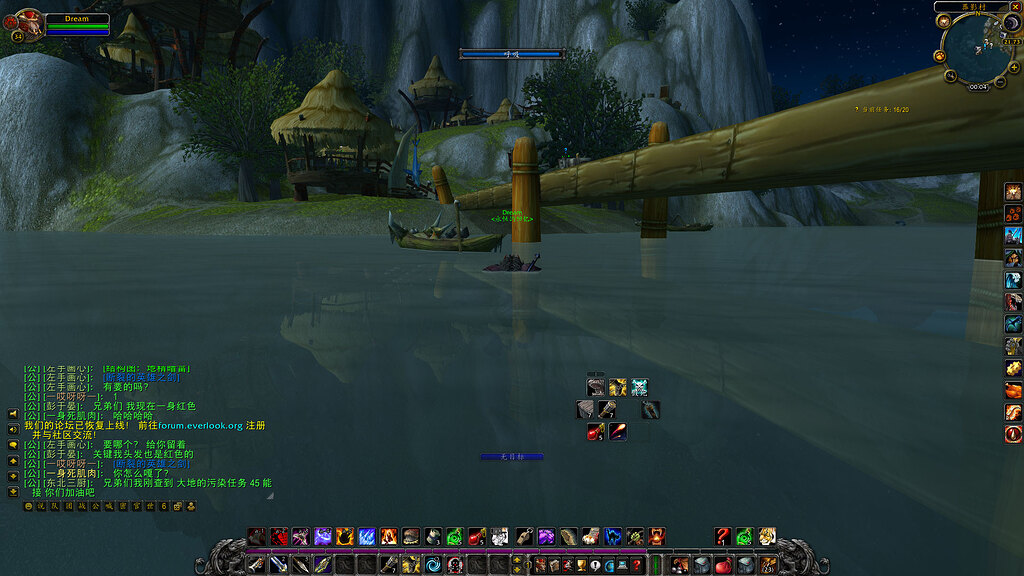Viewport: 1024px width, 576px height.
Task: Click the skull and crossbones floating icon
Action: click(639, 387)
